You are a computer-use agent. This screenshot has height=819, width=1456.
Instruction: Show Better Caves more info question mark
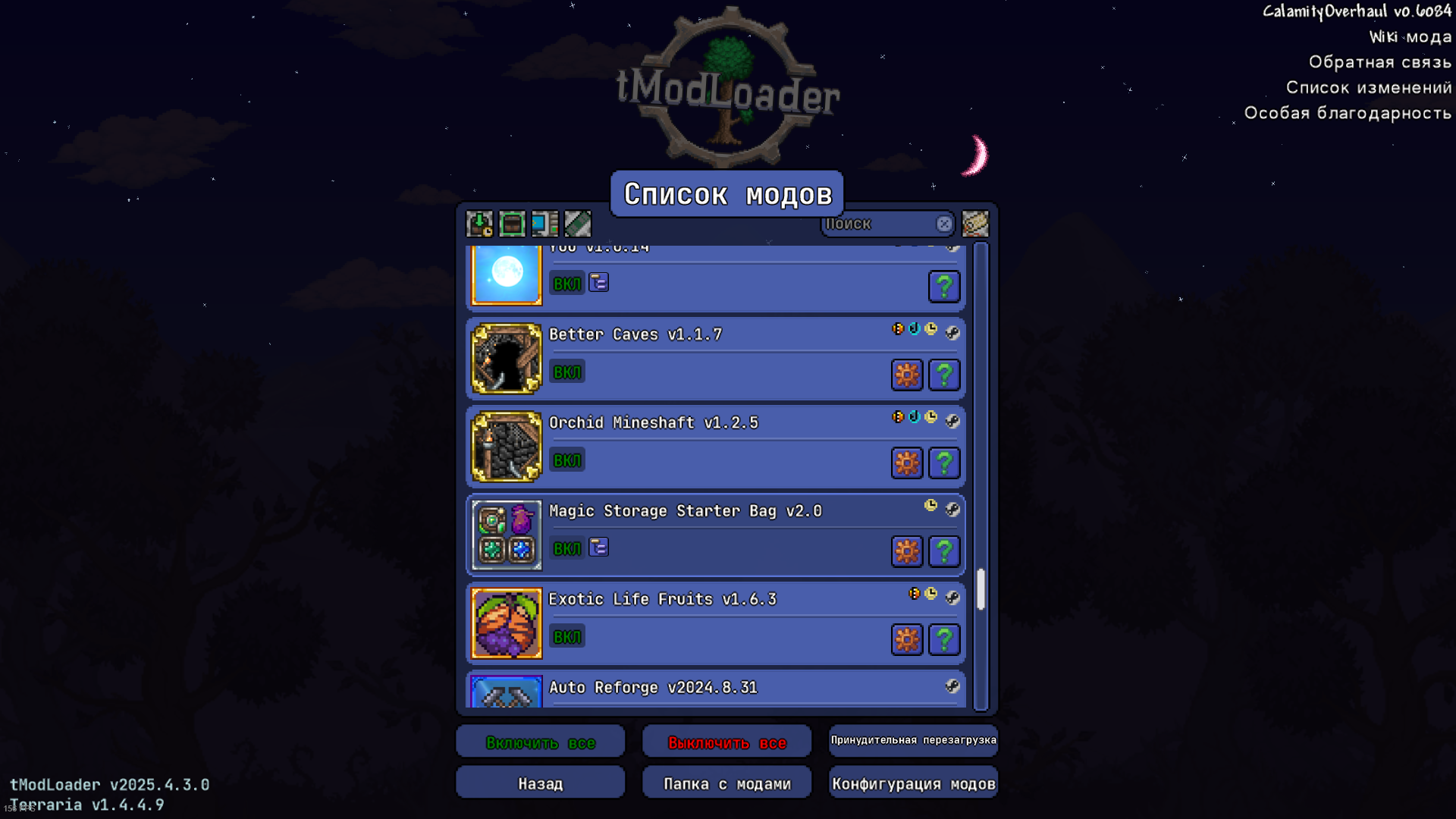coord(943,375)
